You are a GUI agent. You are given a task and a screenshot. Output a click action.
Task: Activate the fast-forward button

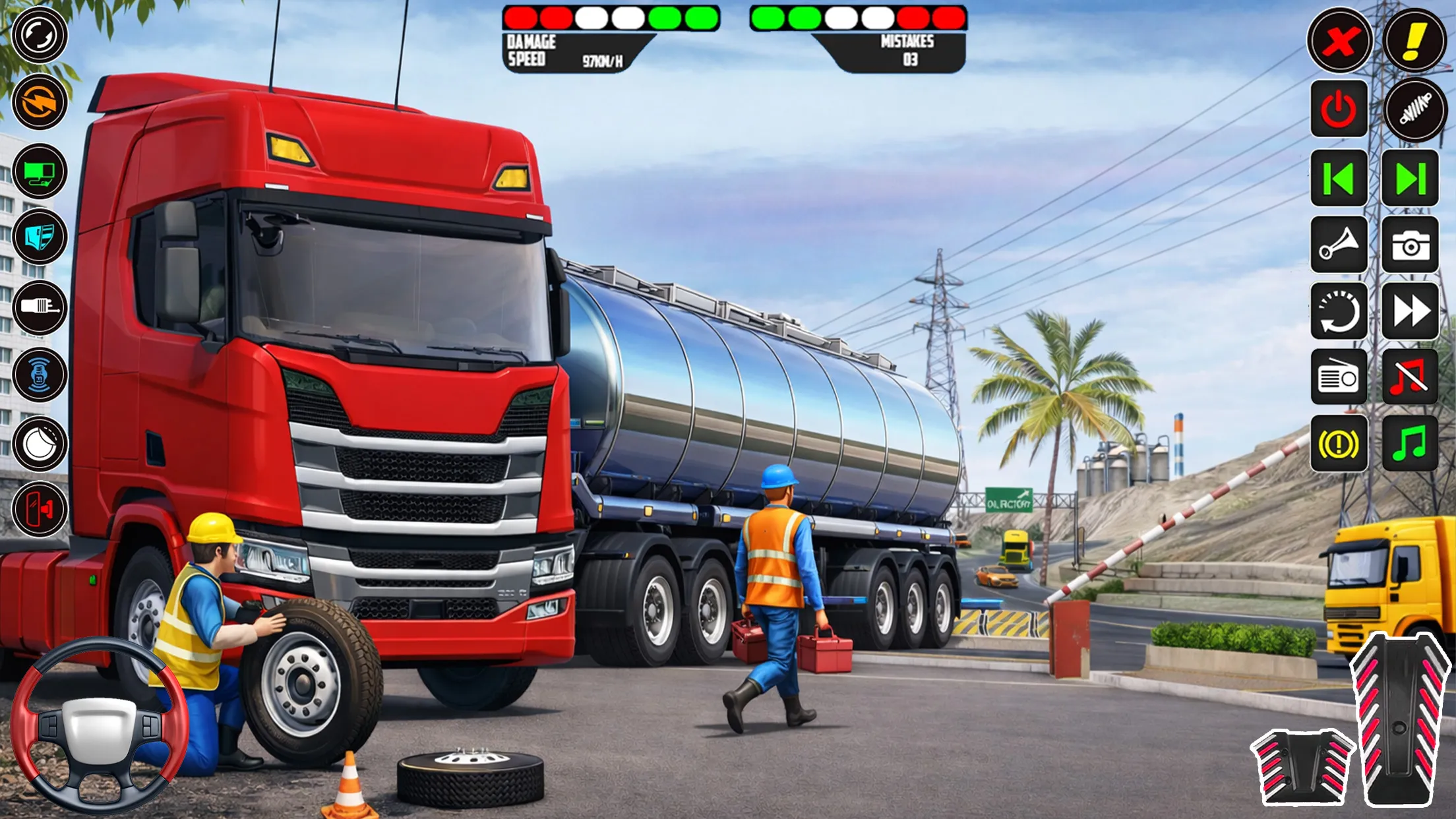pos(1410,311)
